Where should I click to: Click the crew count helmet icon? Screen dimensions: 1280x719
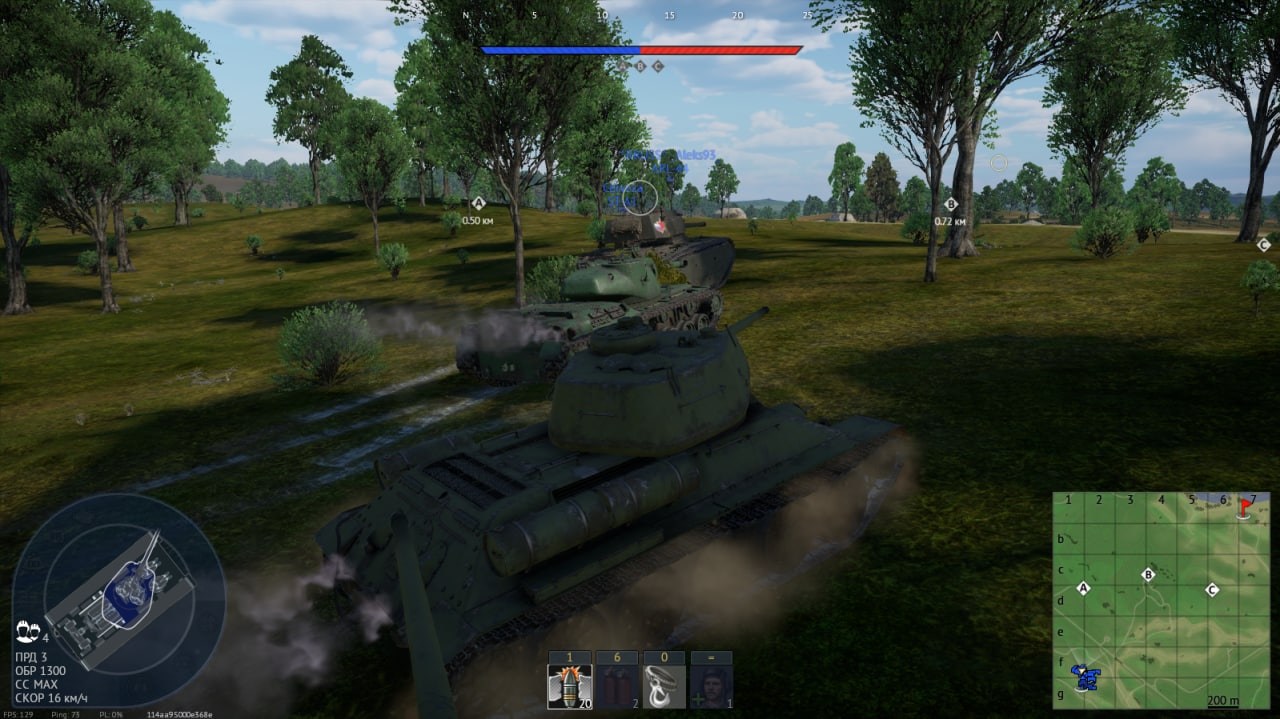coord(27,631)
